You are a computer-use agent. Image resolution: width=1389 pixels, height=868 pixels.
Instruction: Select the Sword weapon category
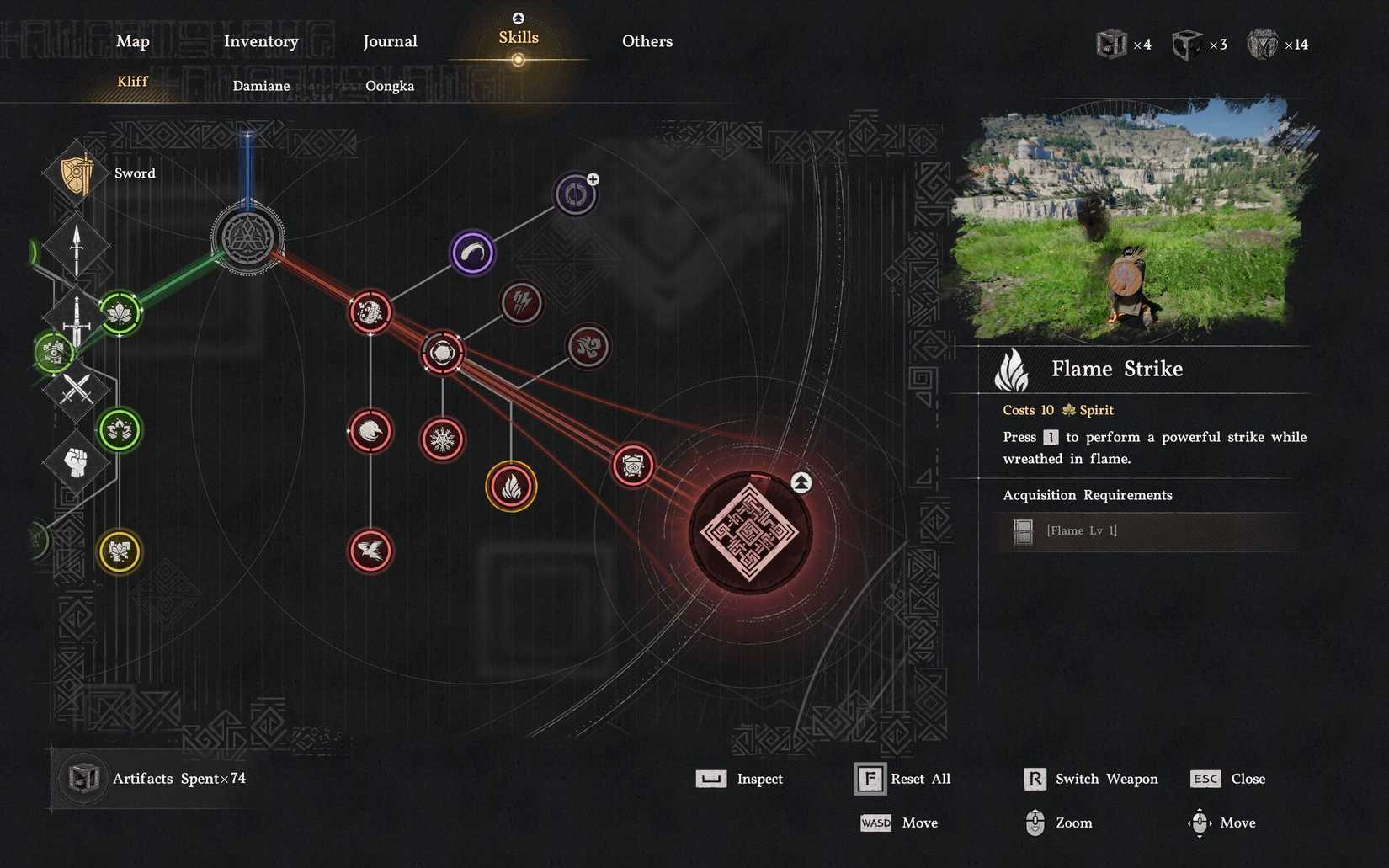click(77, 173)
